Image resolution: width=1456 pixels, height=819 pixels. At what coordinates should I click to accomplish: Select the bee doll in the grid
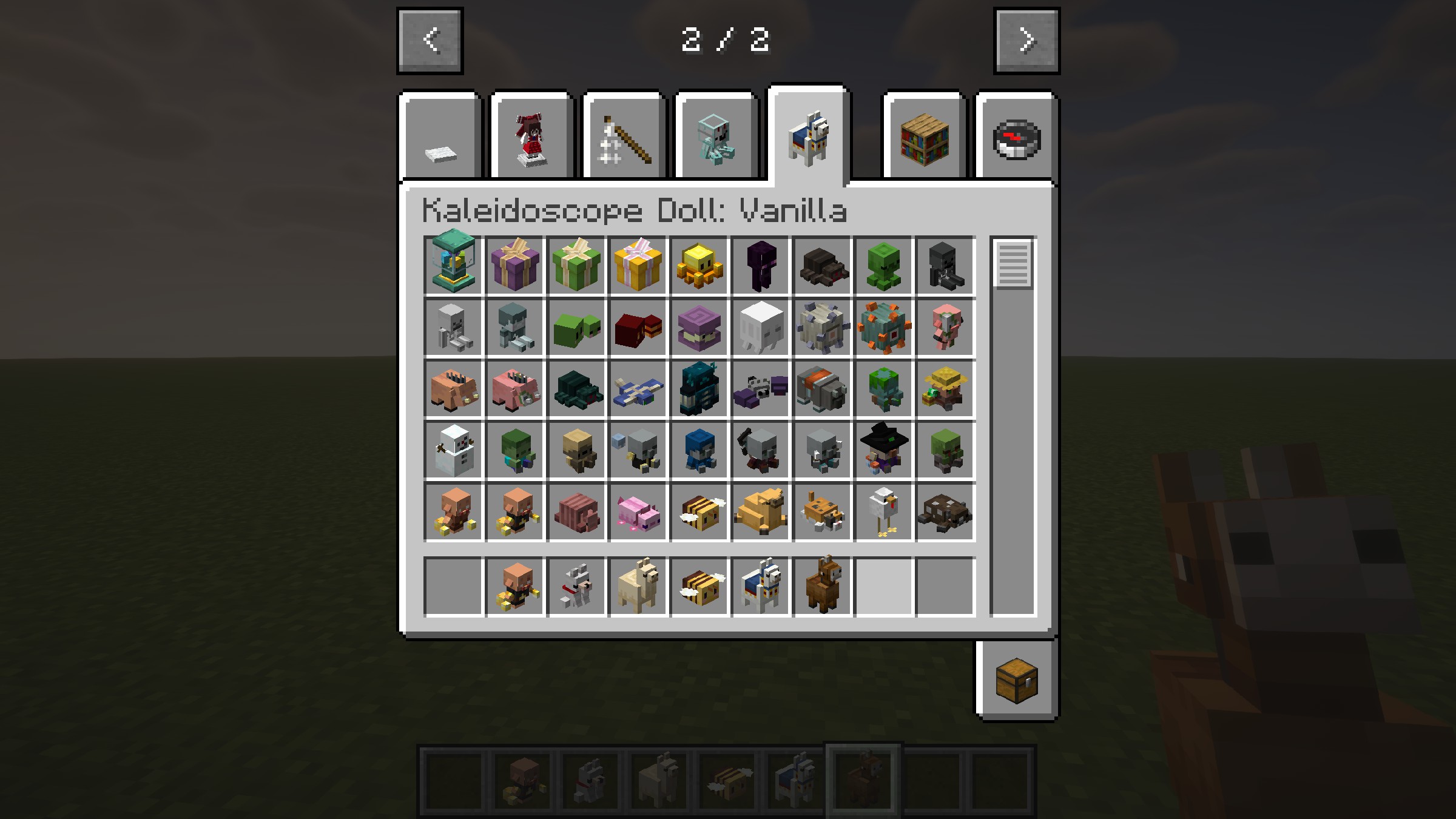pos(699,513)
